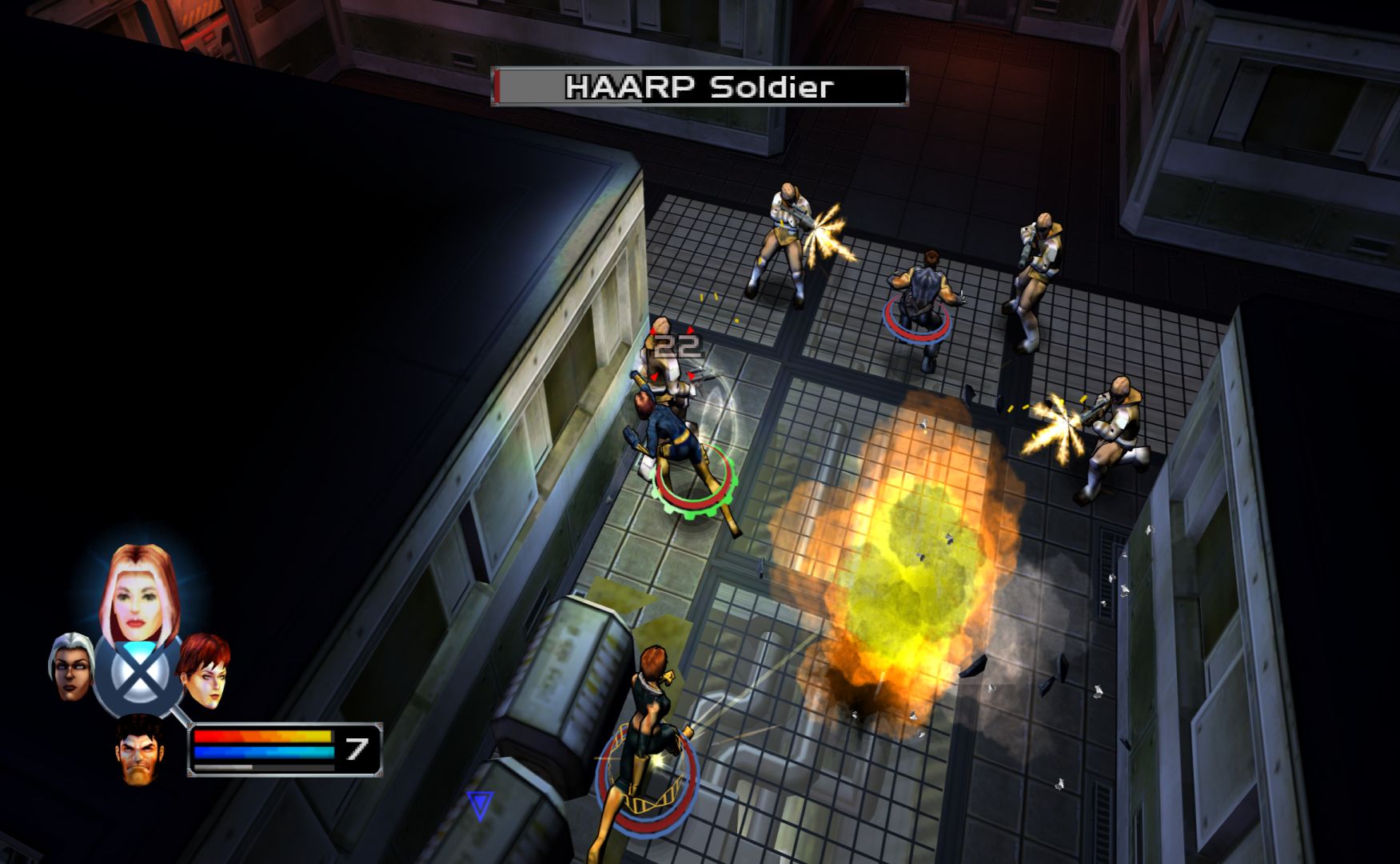Click the X-Men logo emblem

[138, 678]
